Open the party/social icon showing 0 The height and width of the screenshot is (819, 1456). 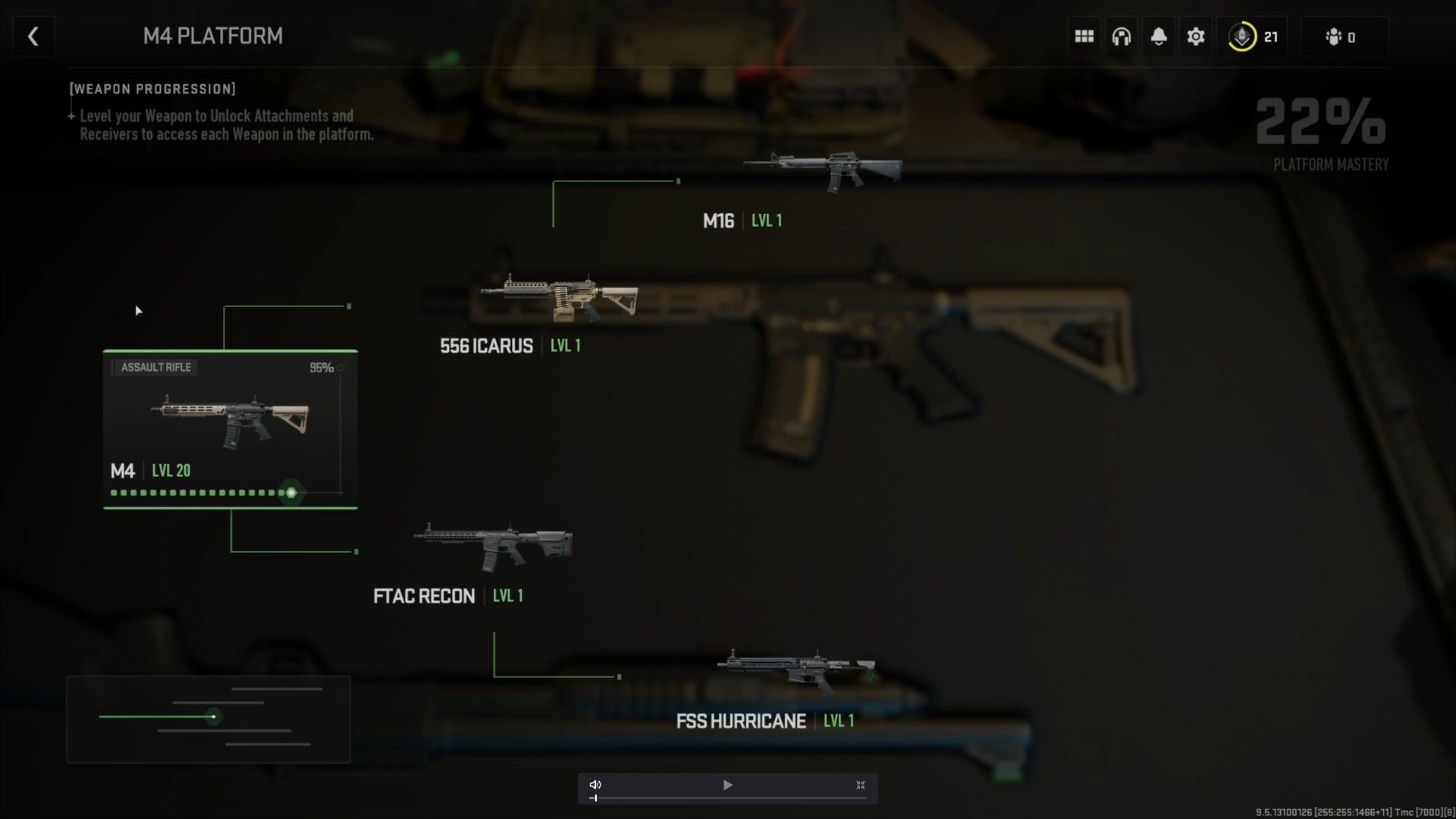pos(1342,36)
